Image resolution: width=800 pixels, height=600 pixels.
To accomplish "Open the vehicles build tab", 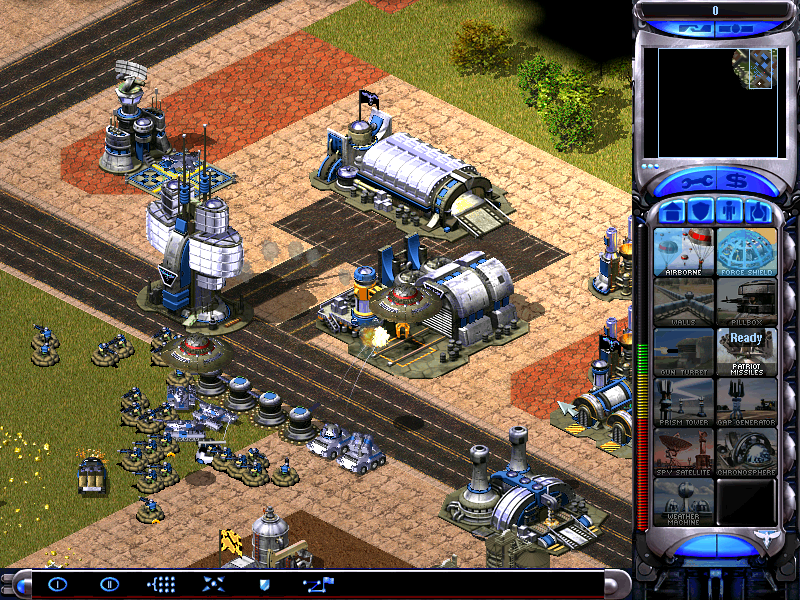I will [758, 212].
